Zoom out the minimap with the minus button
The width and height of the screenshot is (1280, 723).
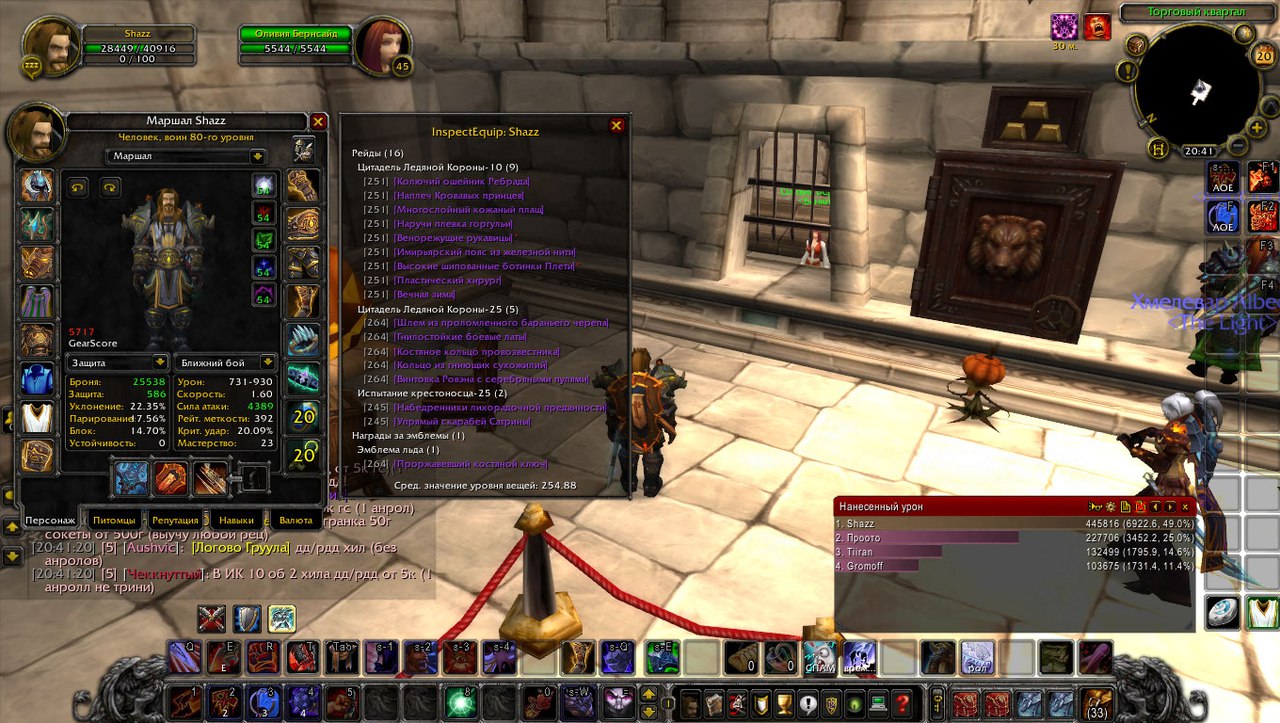point(1236,144)
